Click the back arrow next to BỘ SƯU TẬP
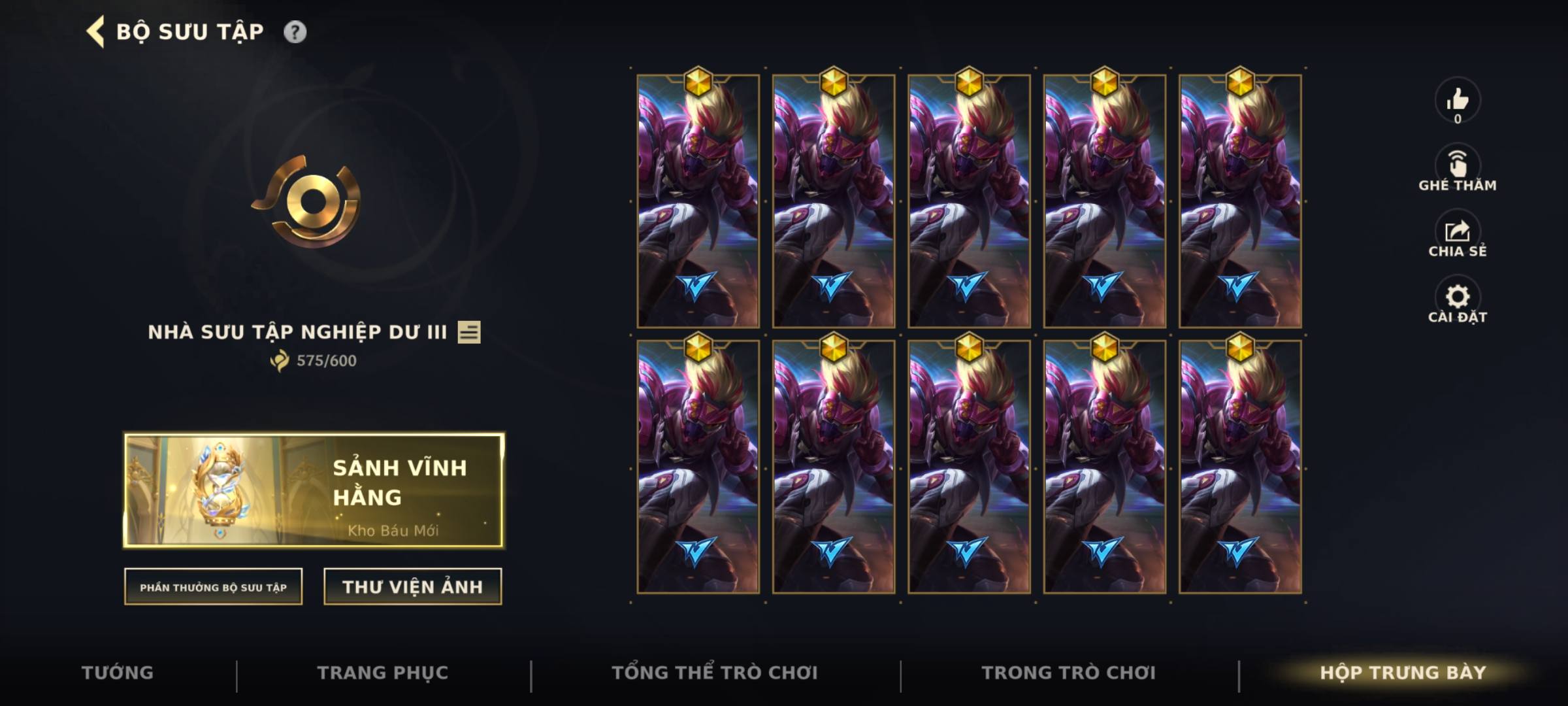 click(93, 30)
